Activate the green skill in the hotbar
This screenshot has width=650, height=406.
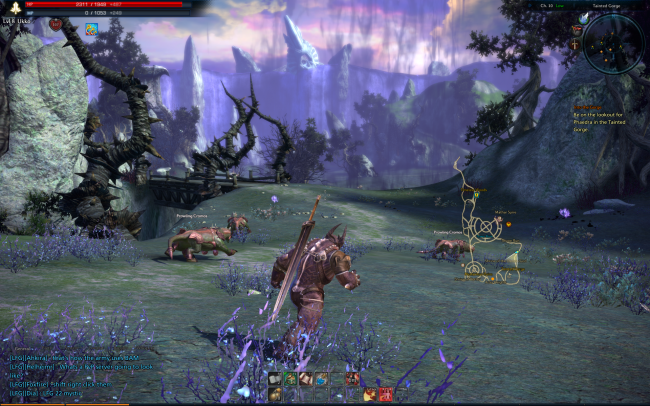pyautogui.click(x=291, y=379)
